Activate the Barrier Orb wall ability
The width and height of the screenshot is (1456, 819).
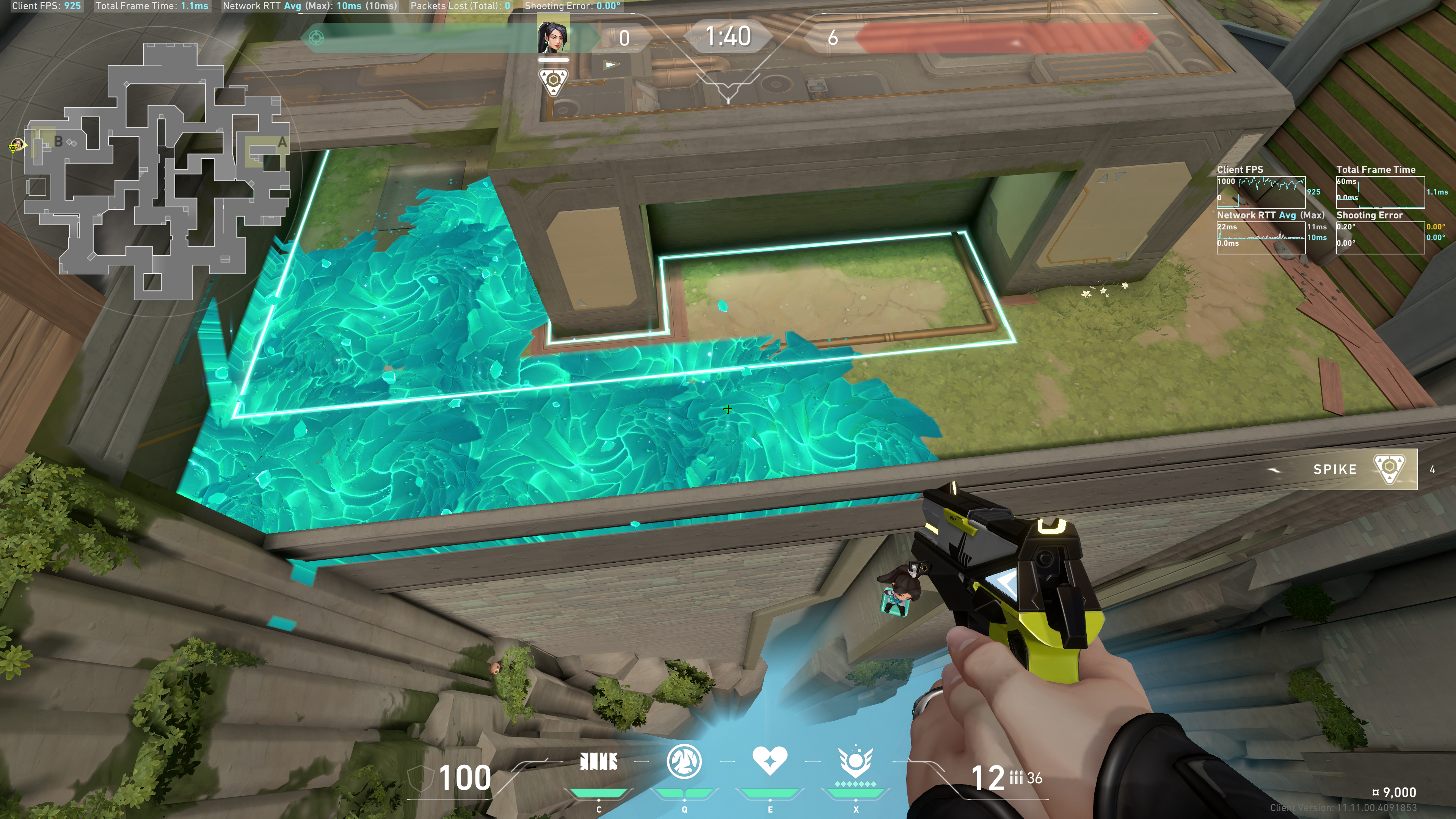click(x=599, y=762)
